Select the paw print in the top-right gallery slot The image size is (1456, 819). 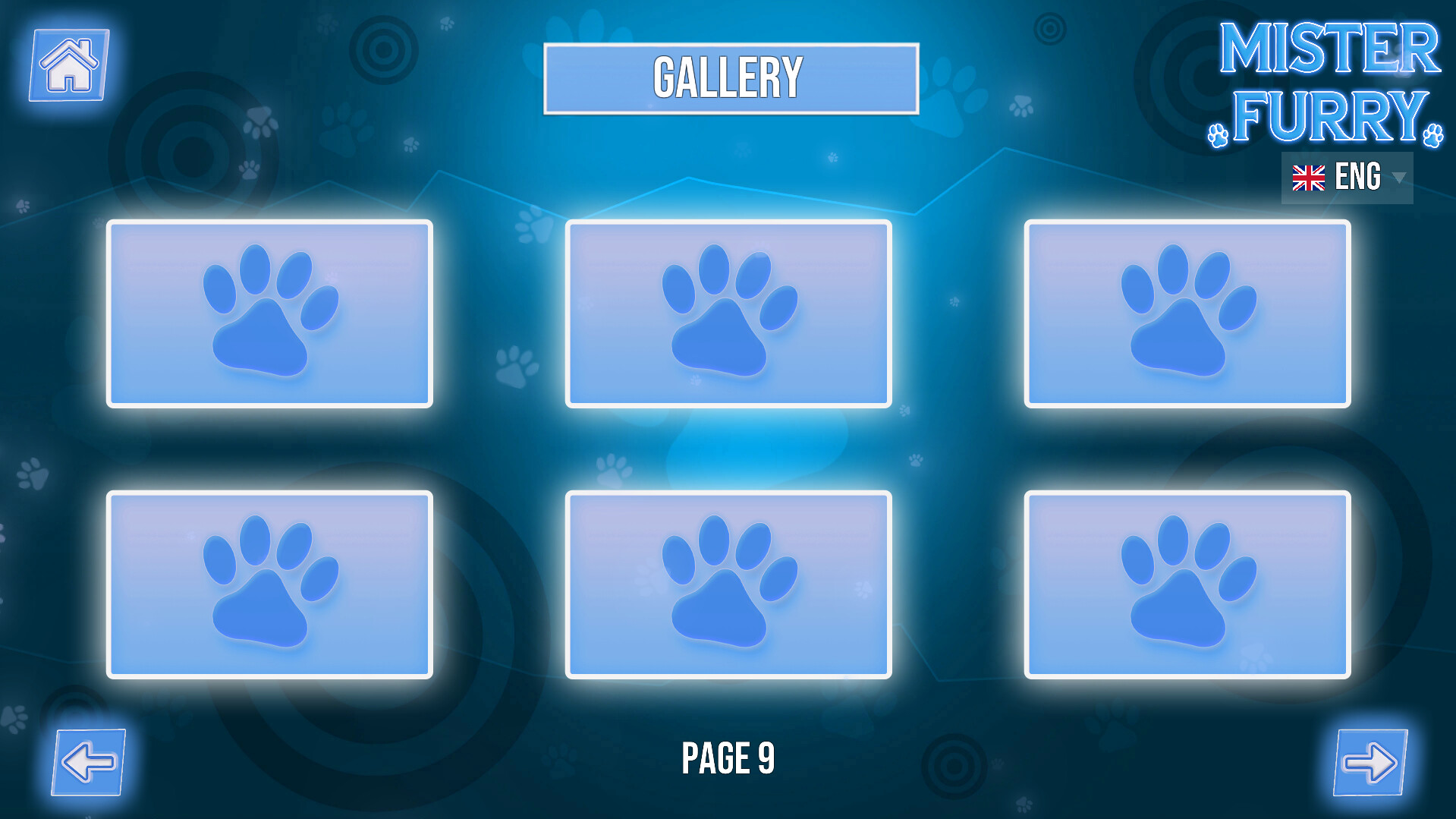1186,312
